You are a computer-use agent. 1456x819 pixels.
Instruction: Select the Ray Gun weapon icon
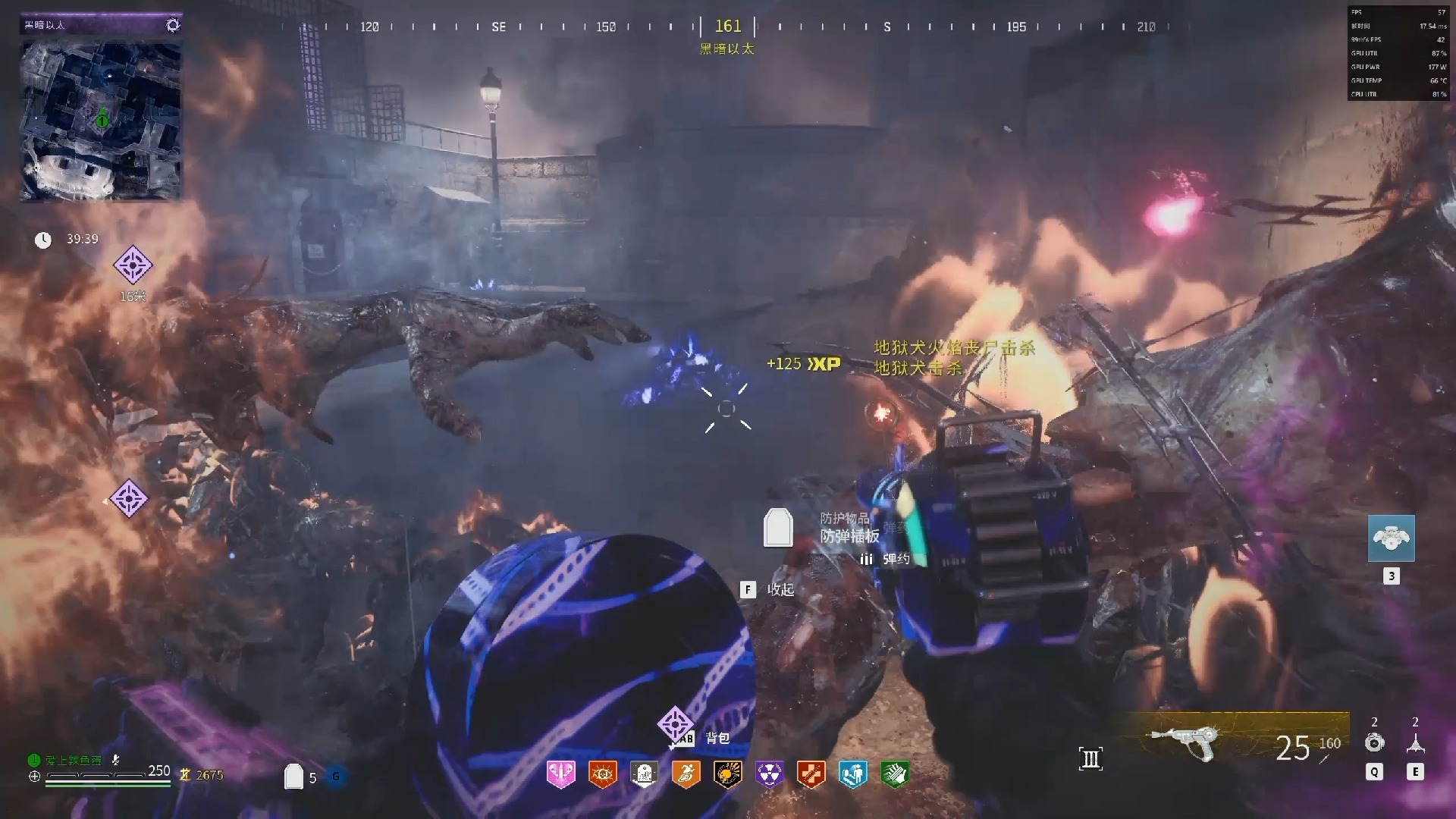[x=1185, y=741]
